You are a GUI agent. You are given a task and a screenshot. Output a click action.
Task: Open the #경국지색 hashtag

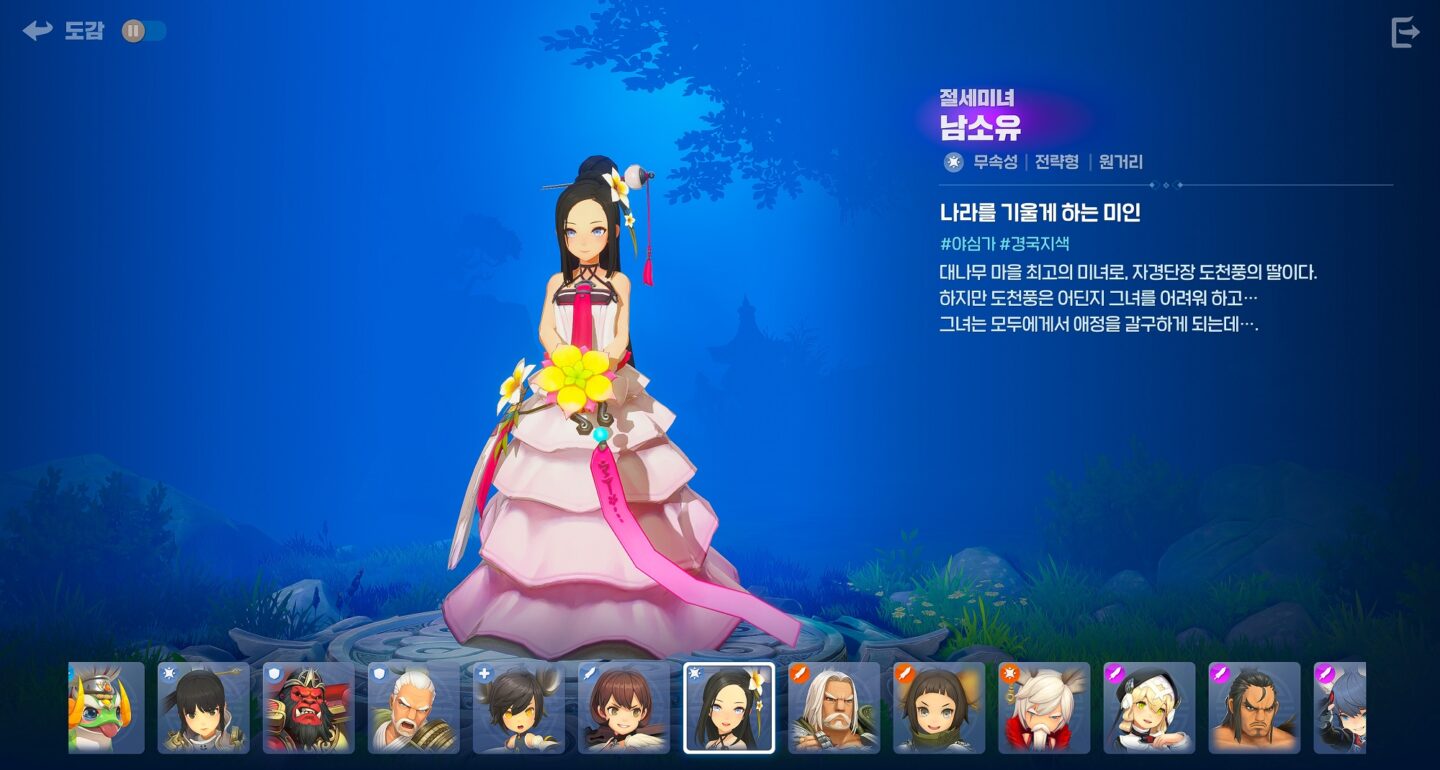click(1035, 241)
